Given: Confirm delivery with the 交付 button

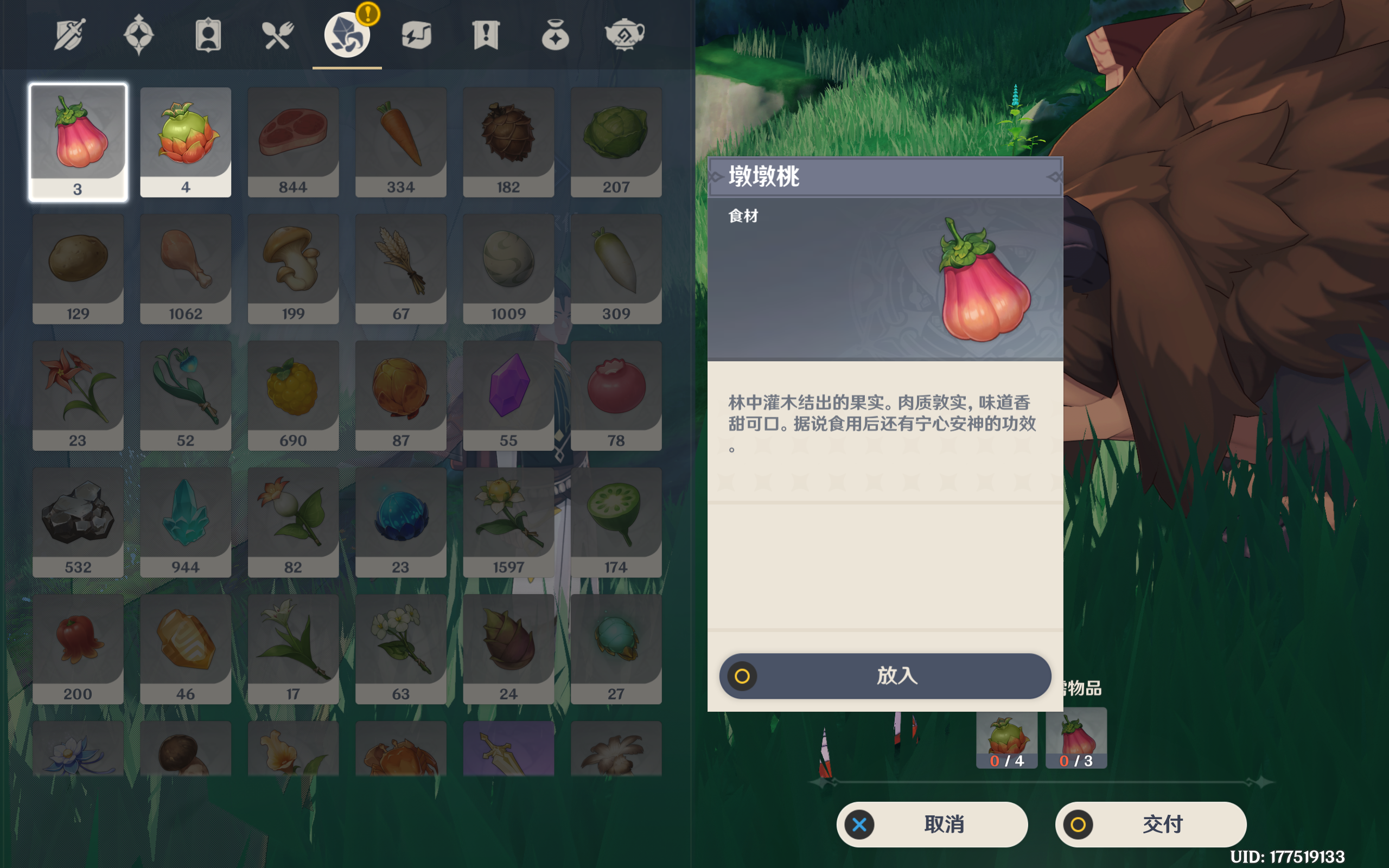Looking at the screenshot, I should pos(1150,825).
